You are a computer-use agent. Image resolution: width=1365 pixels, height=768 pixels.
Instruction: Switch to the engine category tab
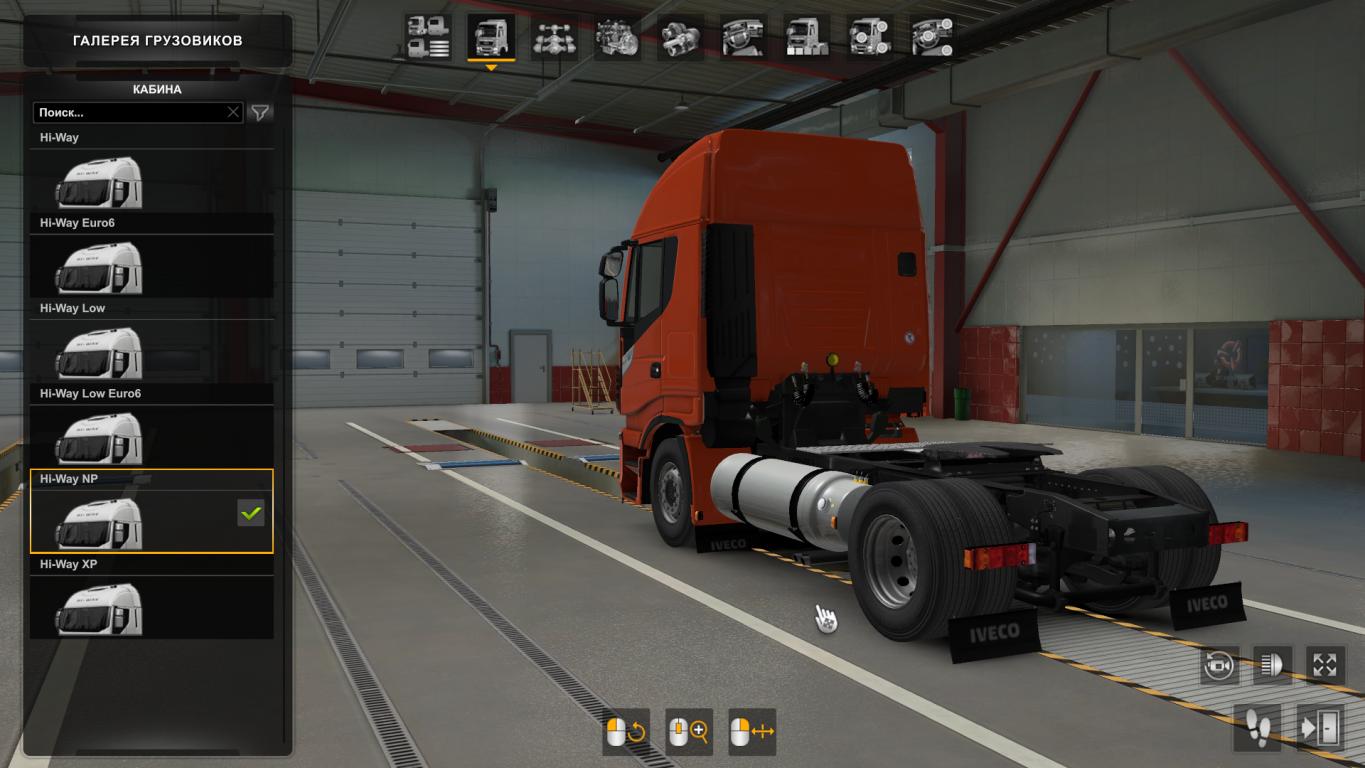pyautogui.click(x=617, y=38)
